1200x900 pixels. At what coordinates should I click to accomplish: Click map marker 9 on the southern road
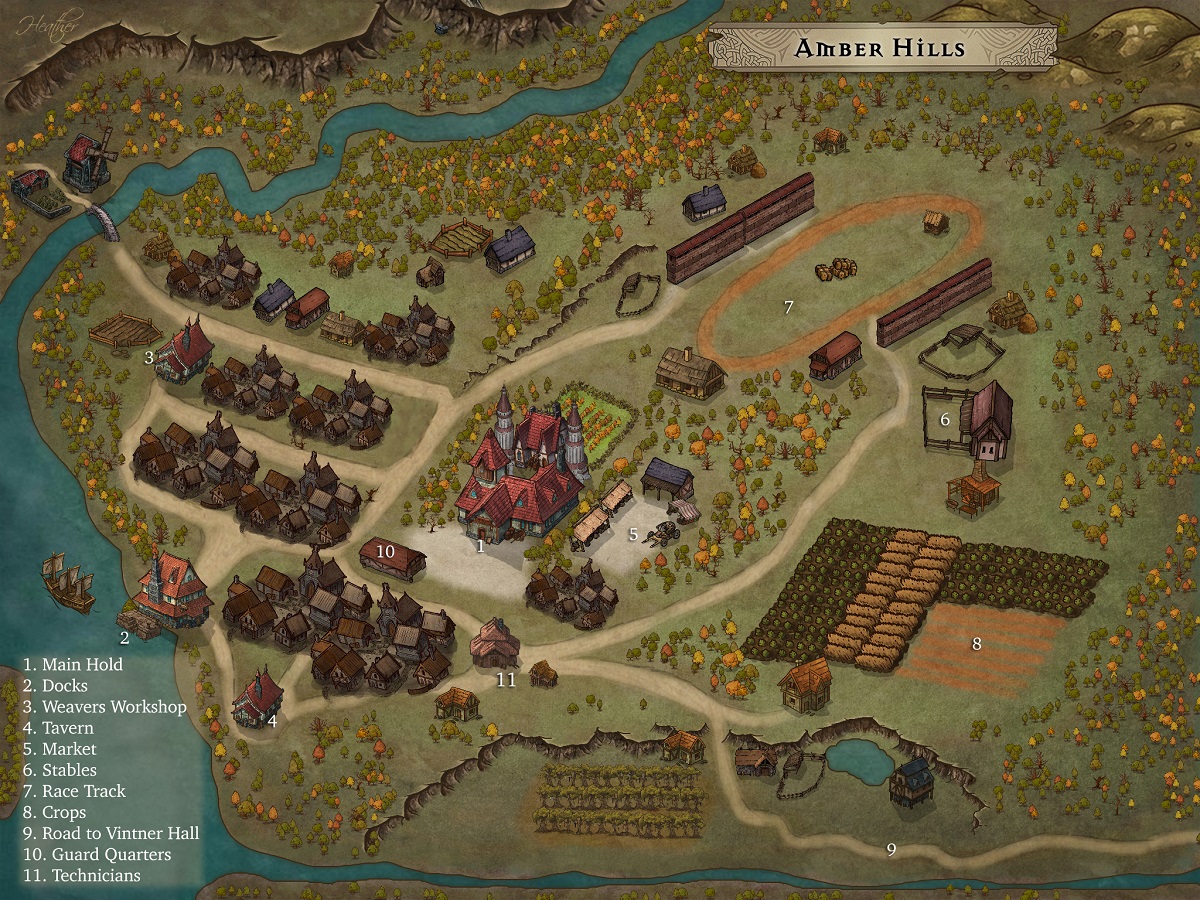tap(891, 850)
